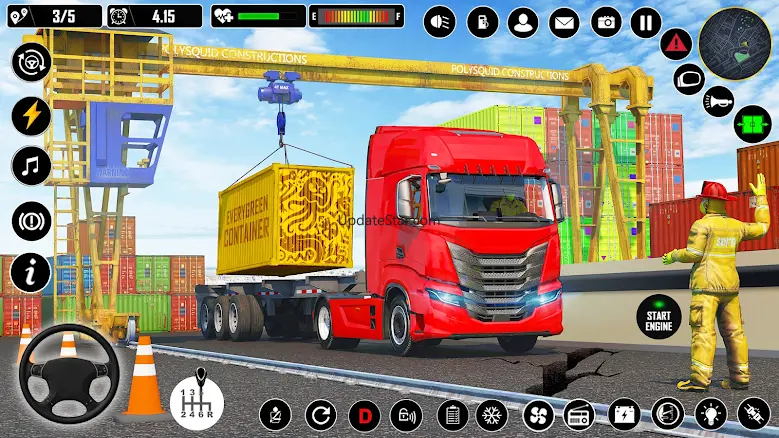The height and width of the screenshot is (438, 779).
Task: Sound the truck horn
Action: 716,102
